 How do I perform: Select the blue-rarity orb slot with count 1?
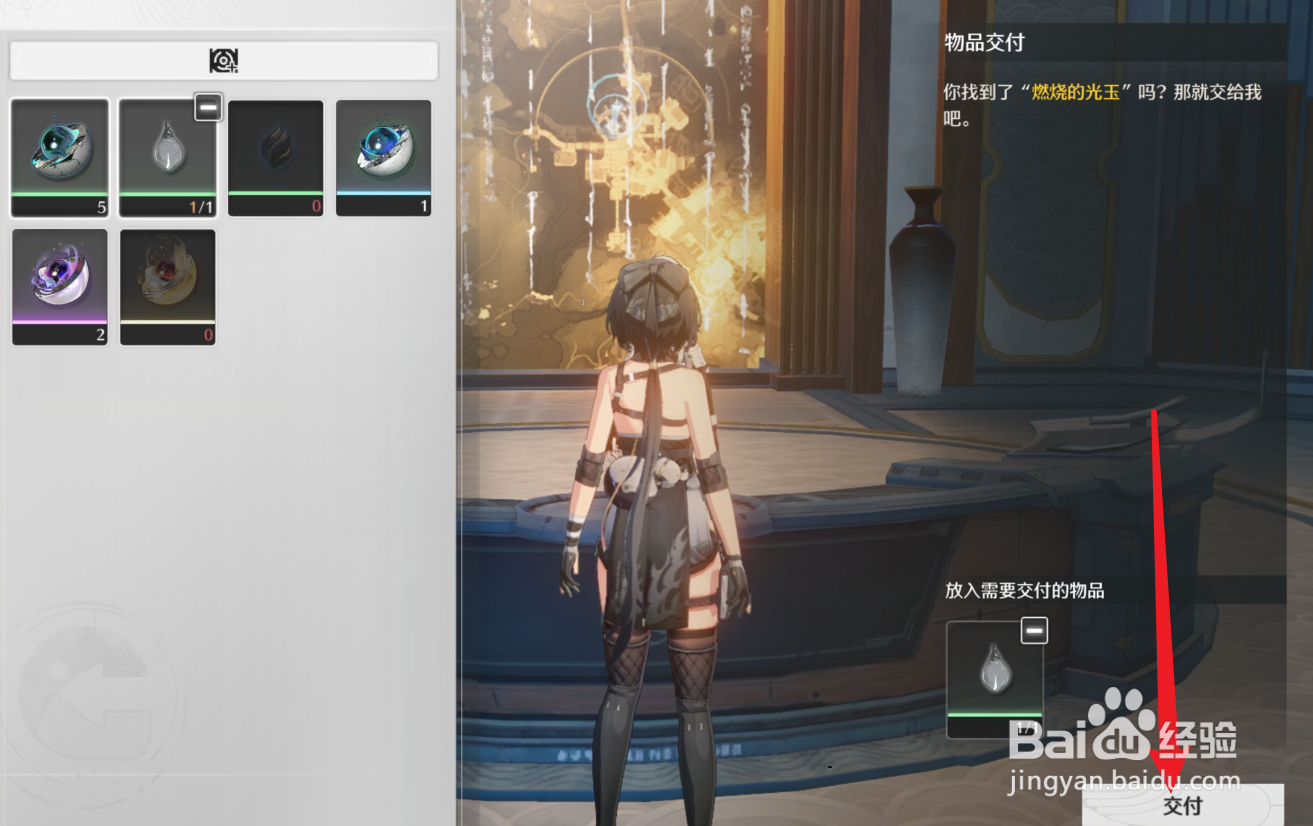(384, 157)
